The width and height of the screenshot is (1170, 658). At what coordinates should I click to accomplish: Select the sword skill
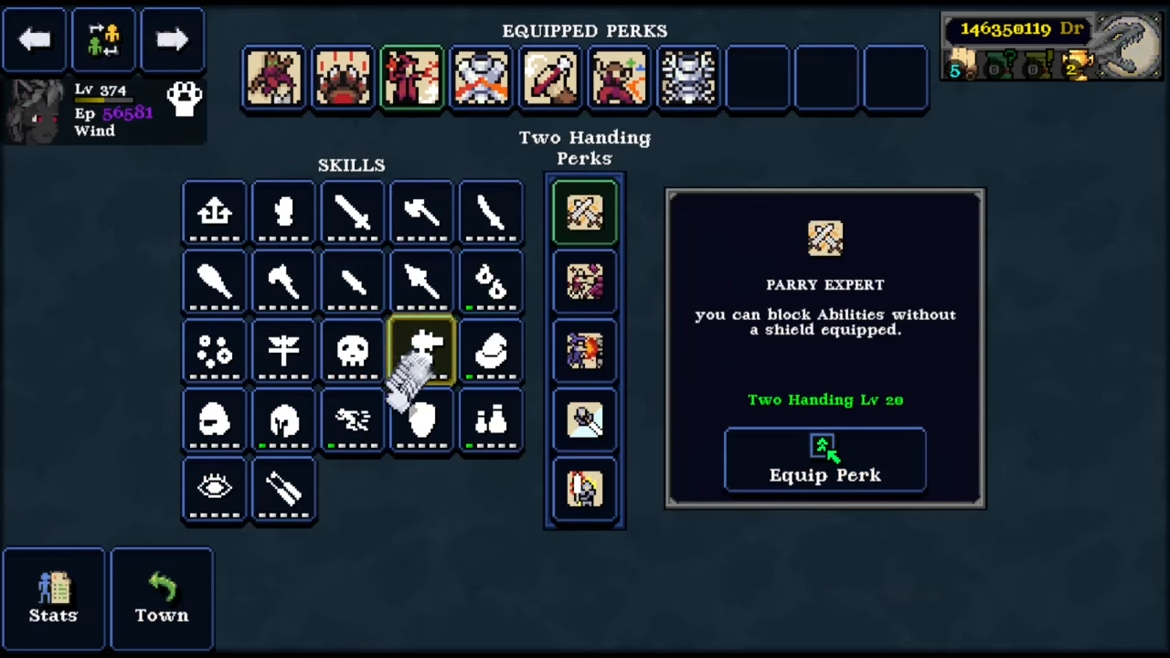pos(352,212)
